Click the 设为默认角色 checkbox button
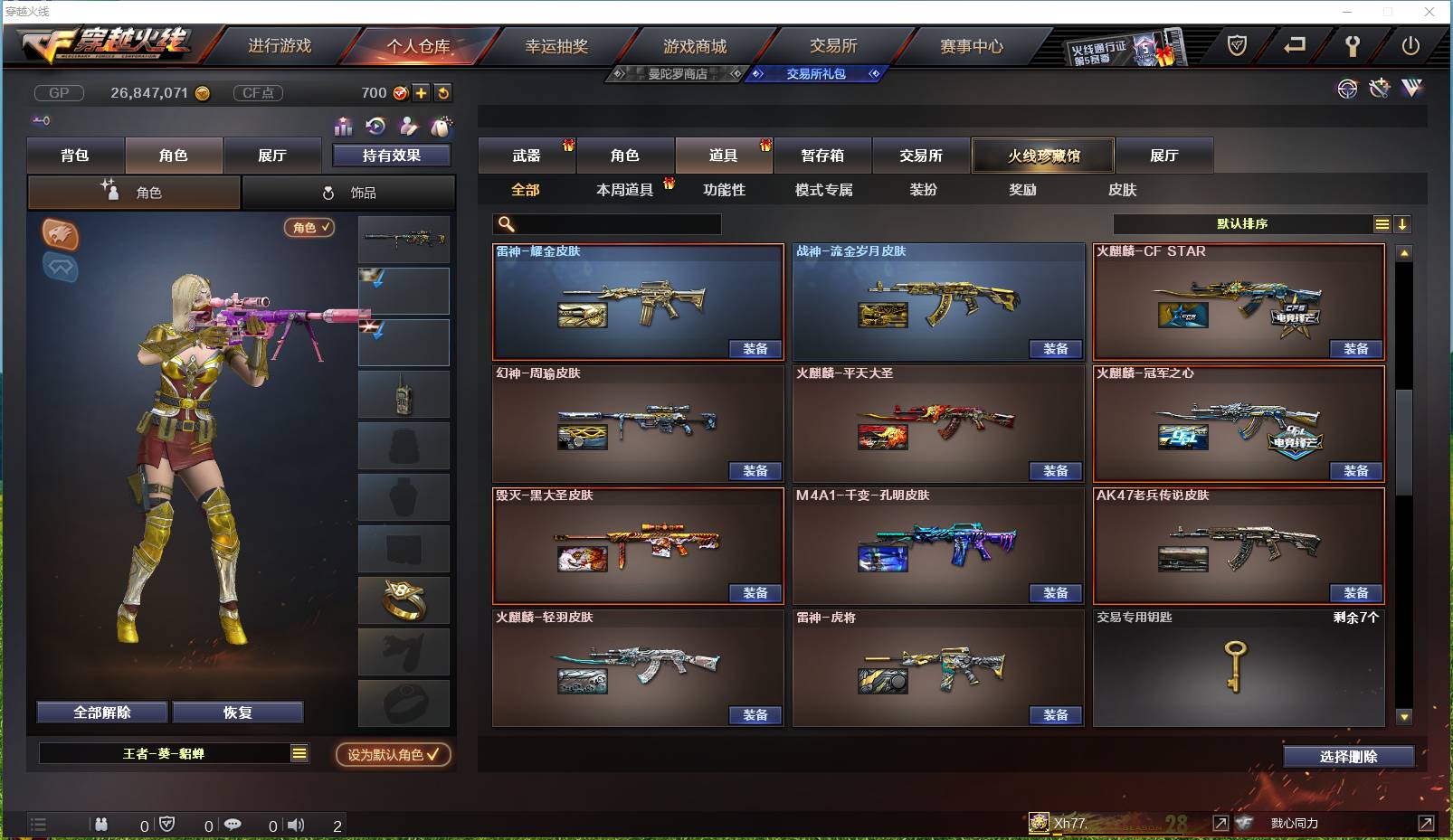Screen dimensions: 1453x840 click(x=393, y=755)
